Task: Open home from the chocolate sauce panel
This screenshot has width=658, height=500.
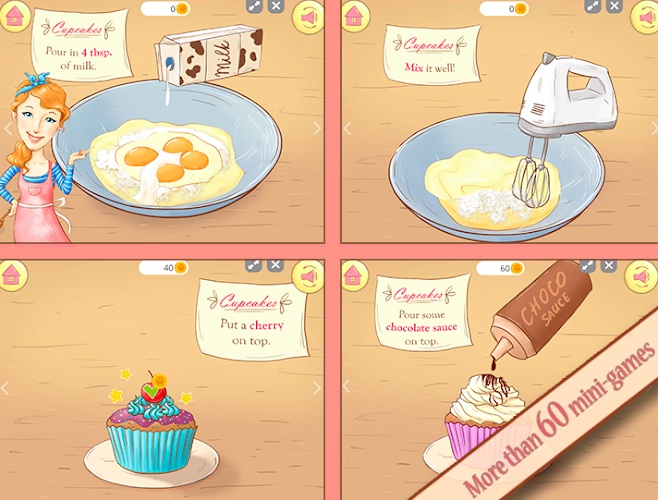Action: (353, 274)
